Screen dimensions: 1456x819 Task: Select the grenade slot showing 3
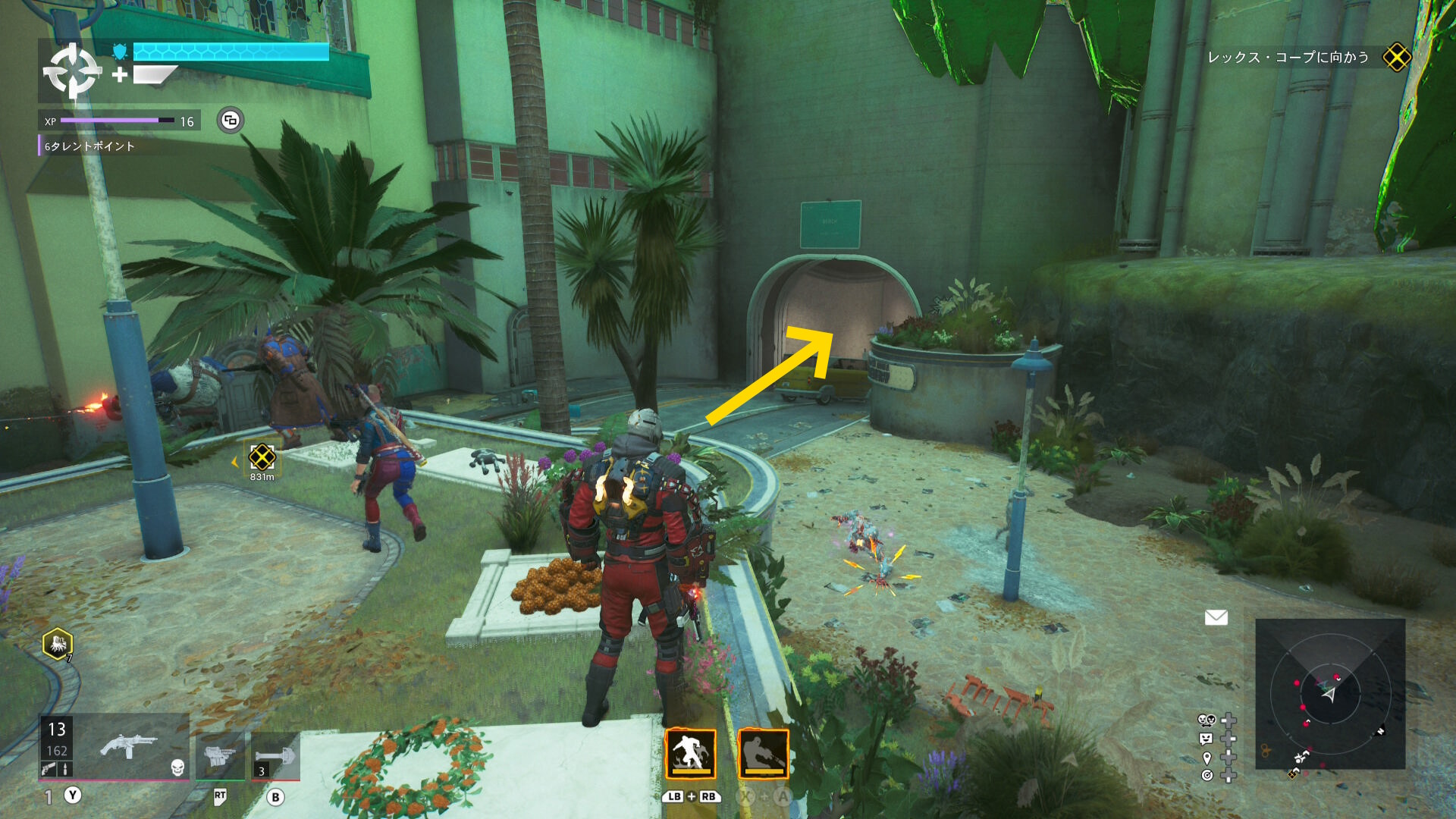pyautogui.click(x=275, y=755)
